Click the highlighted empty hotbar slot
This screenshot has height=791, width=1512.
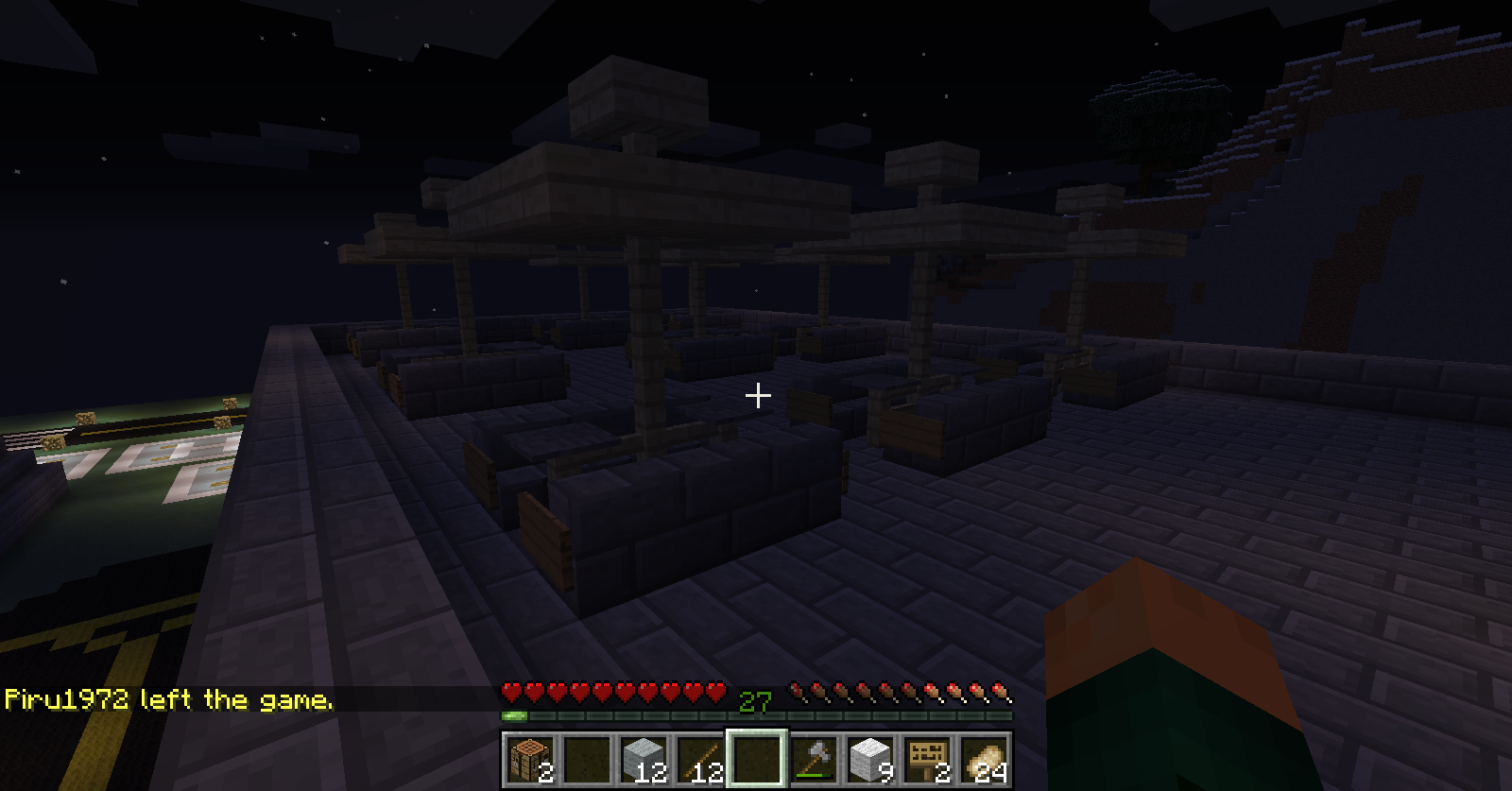coord(757,759)
